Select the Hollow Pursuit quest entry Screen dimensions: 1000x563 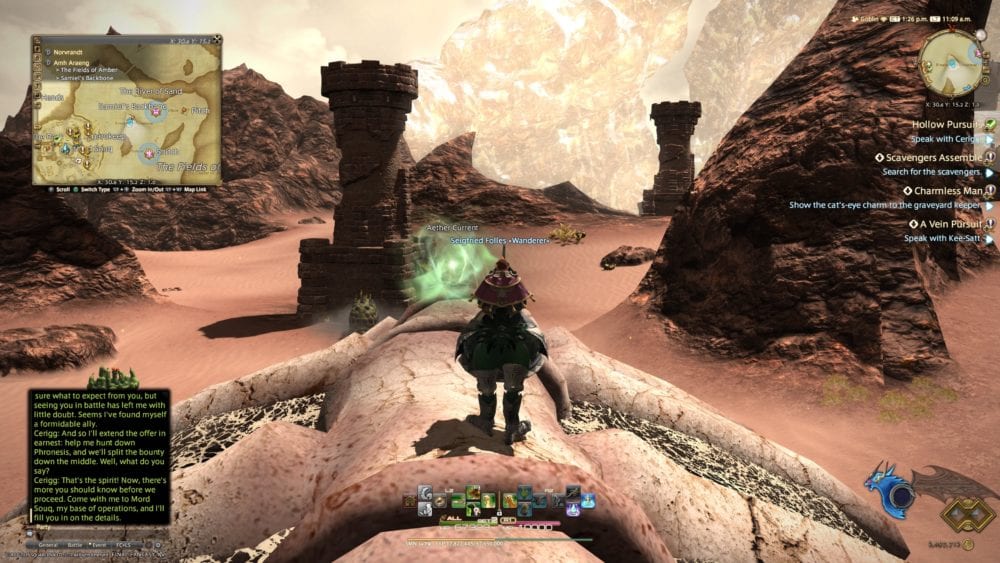(x=945, y=125)
